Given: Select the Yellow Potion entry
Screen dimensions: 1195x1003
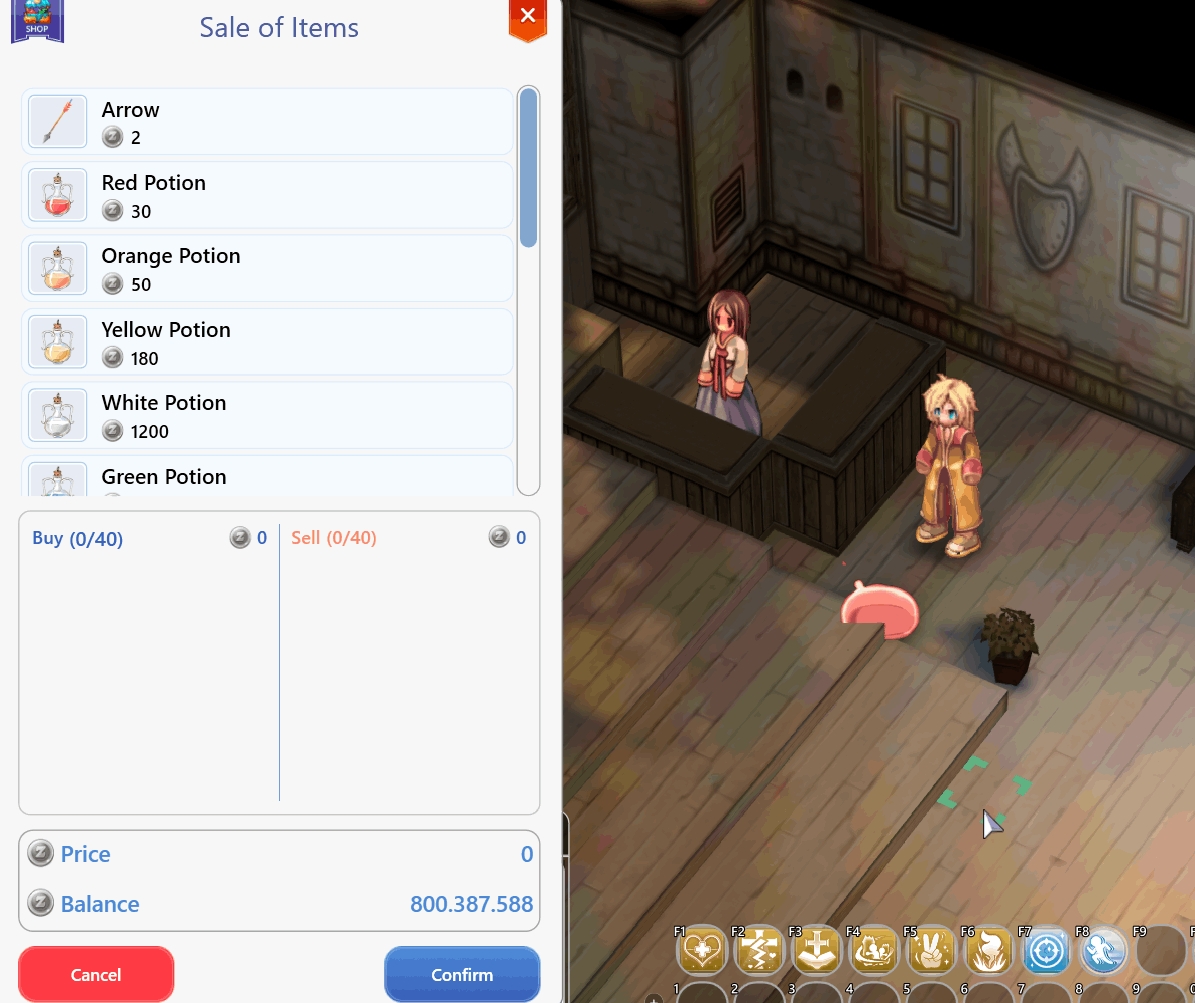Looking at the screenshot, I should pyautogui.click(x=267, y=343).
